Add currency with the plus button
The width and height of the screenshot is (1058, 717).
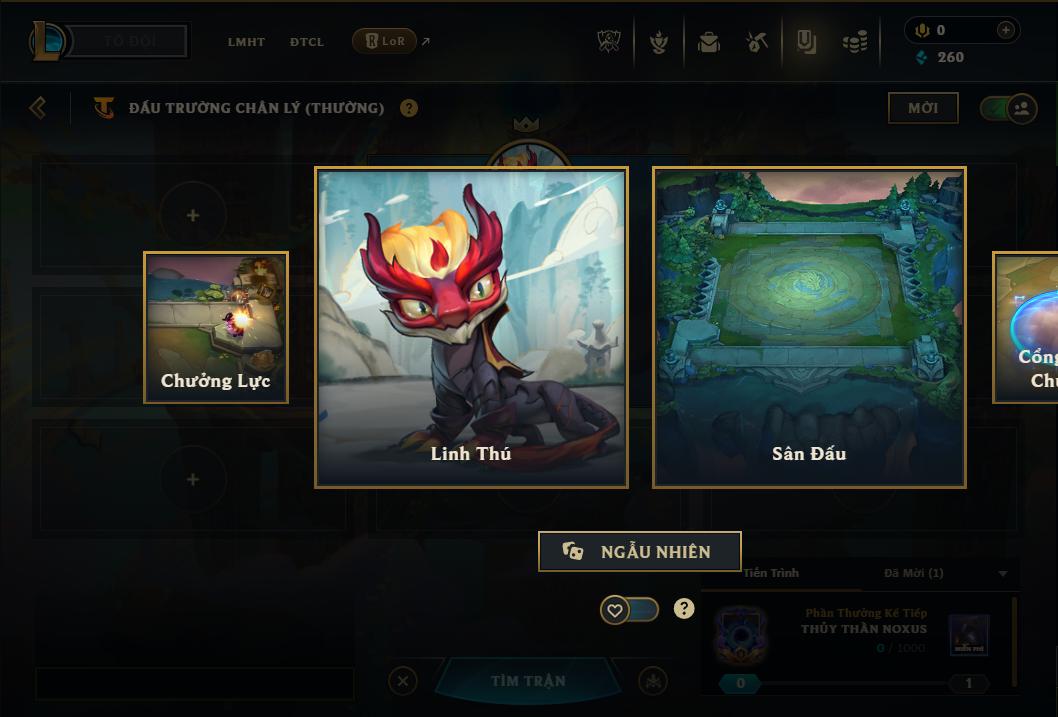pos(1006,30)
